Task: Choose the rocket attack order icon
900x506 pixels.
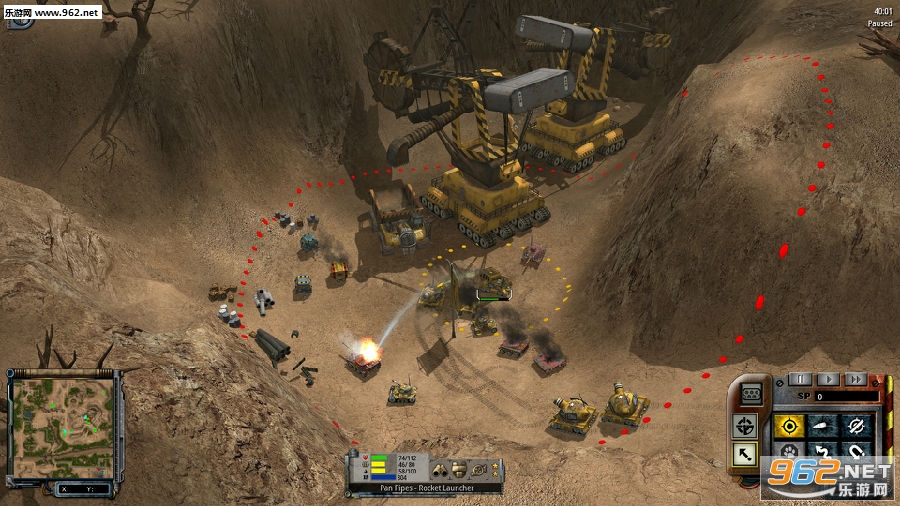Action: [823, 426]
